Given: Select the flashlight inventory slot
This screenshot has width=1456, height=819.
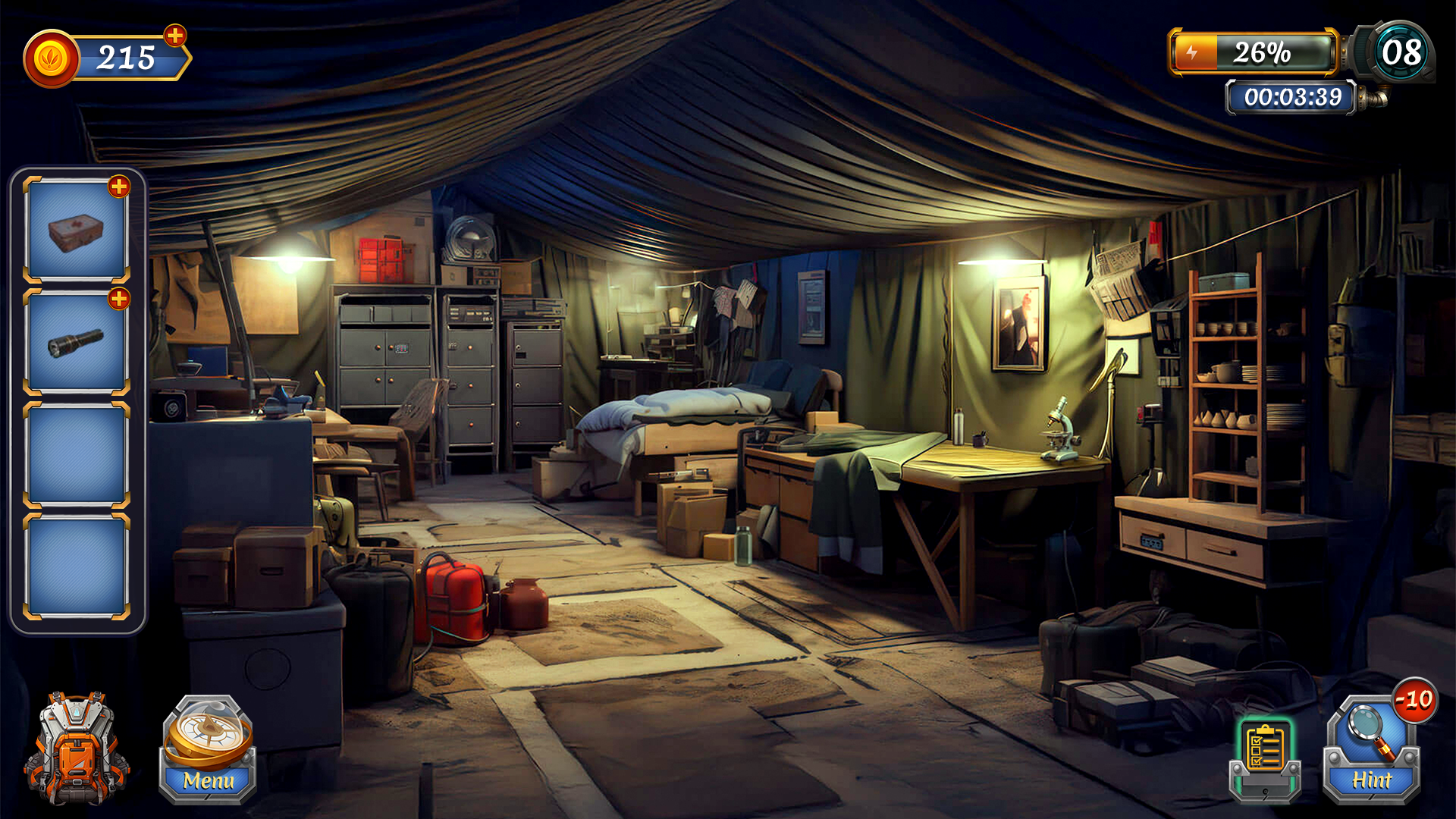Looking at the screenshot, I should [76, 344].
